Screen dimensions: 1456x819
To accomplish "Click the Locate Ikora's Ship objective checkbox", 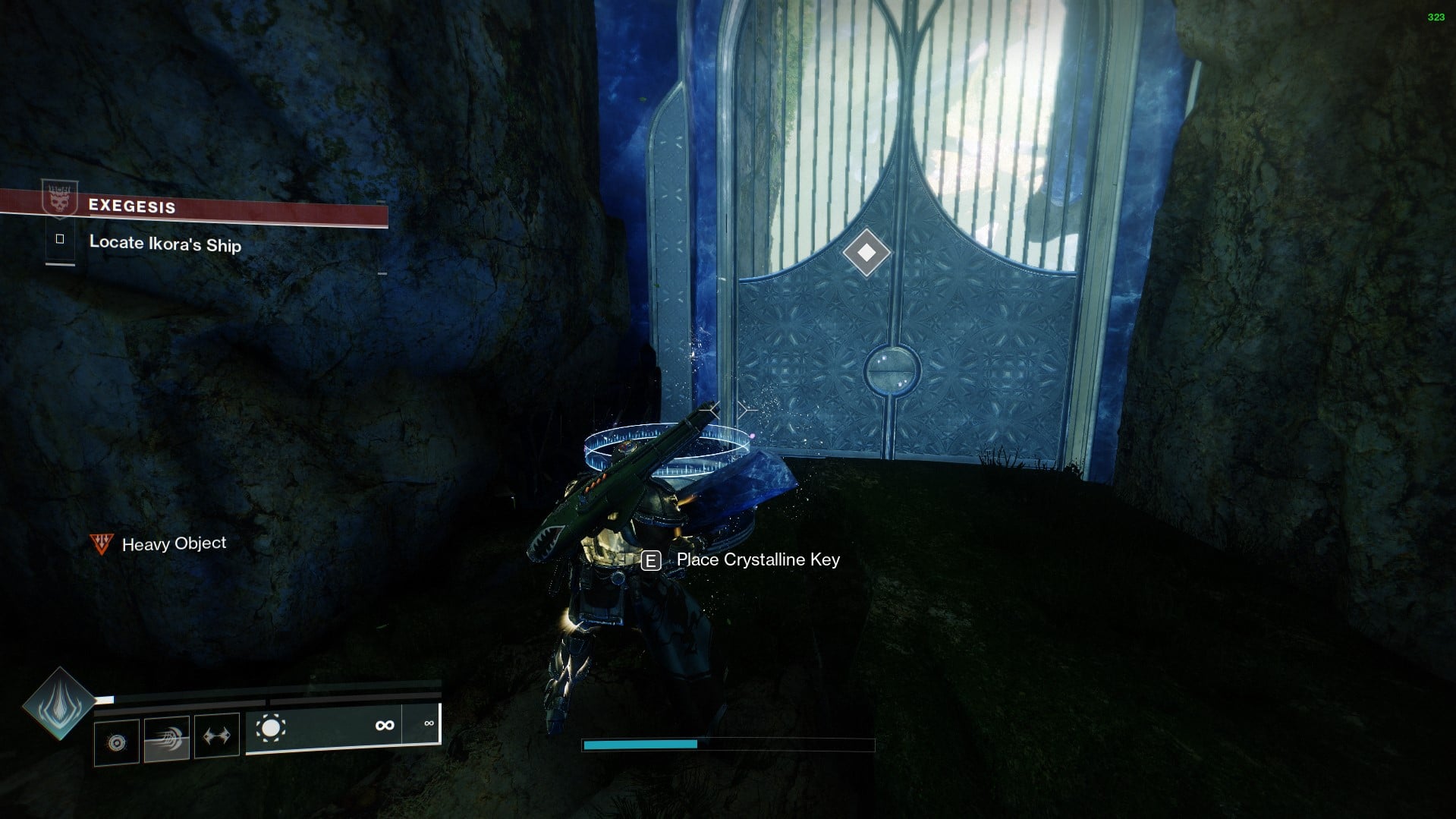I will click(x=60, y=240).
